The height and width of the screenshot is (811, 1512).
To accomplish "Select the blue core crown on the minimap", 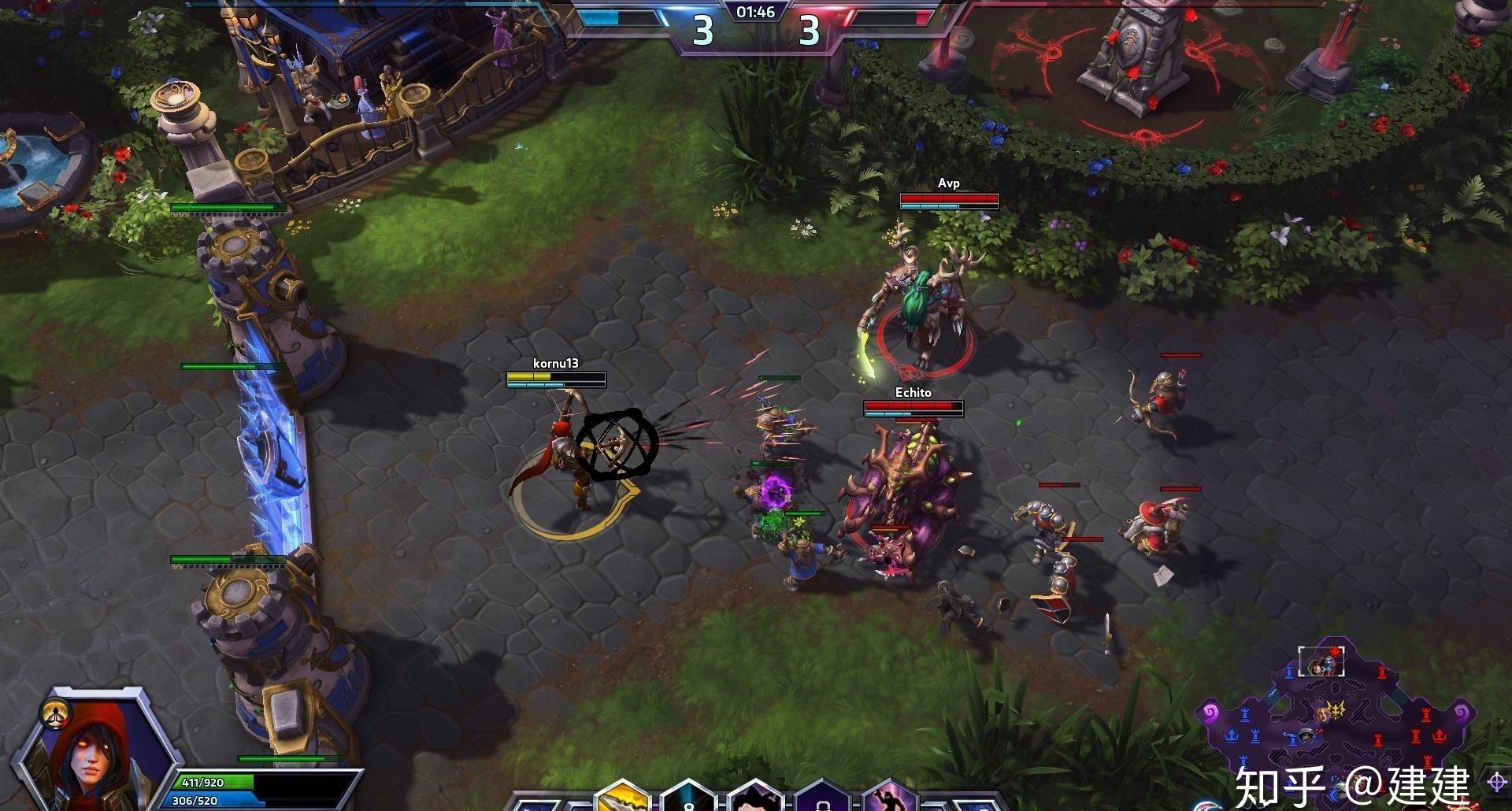I will 1230,736.
